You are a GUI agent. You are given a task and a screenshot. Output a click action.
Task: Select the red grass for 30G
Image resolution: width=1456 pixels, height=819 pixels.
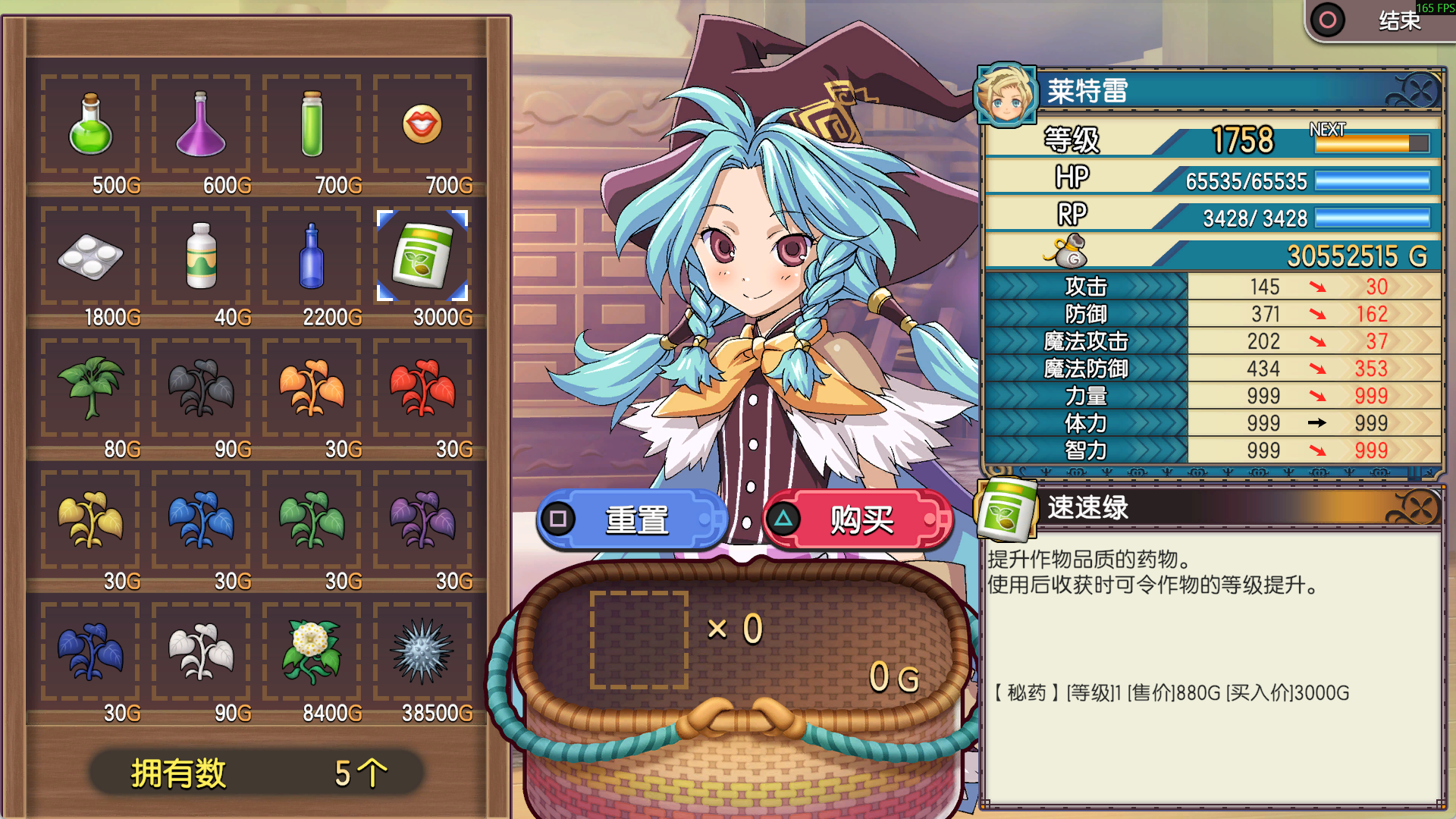[422, 389]
